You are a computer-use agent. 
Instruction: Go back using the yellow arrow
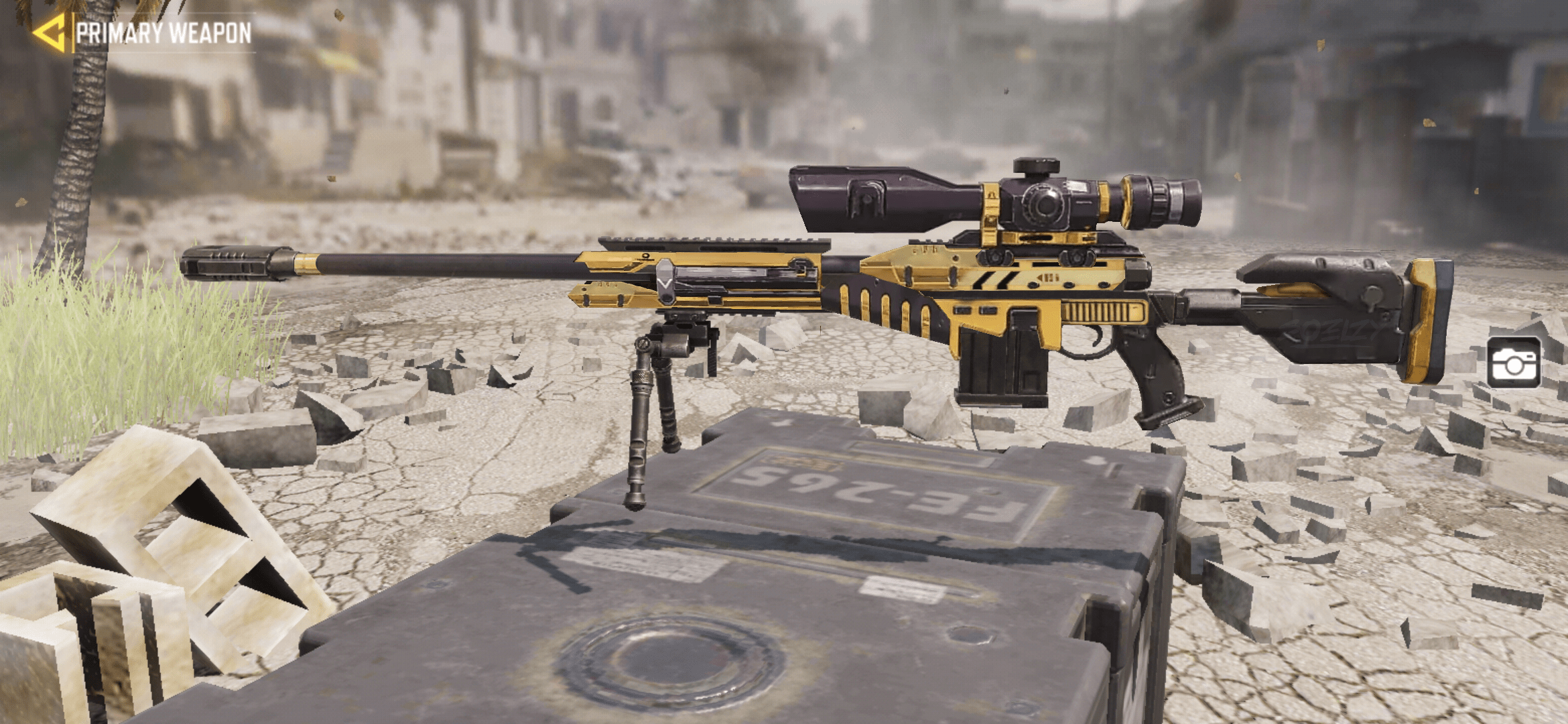[x=50, y=32]
